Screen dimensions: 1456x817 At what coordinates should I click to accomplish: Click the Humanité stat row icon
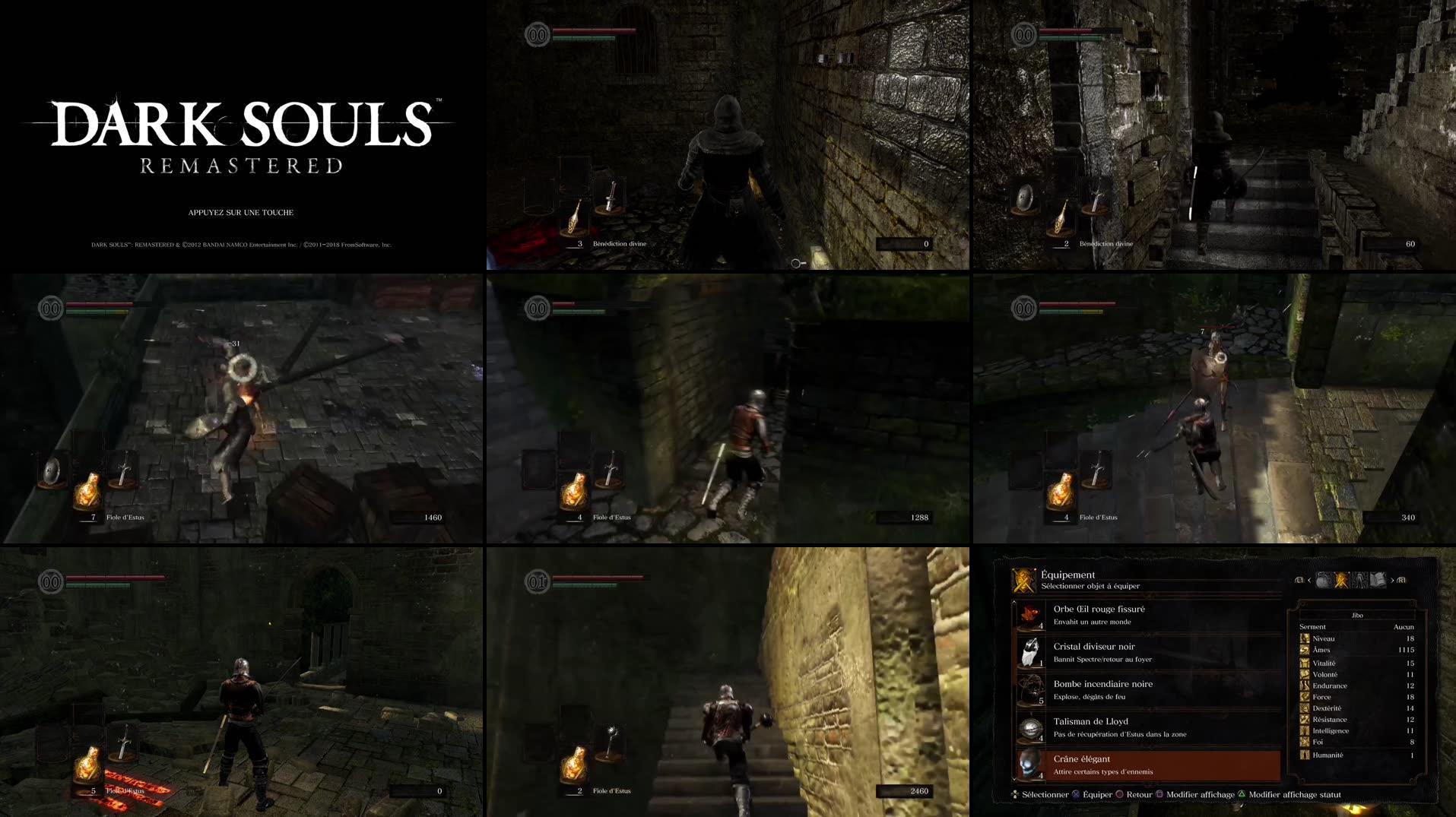pyautogui.click(x=1306, y=755)
